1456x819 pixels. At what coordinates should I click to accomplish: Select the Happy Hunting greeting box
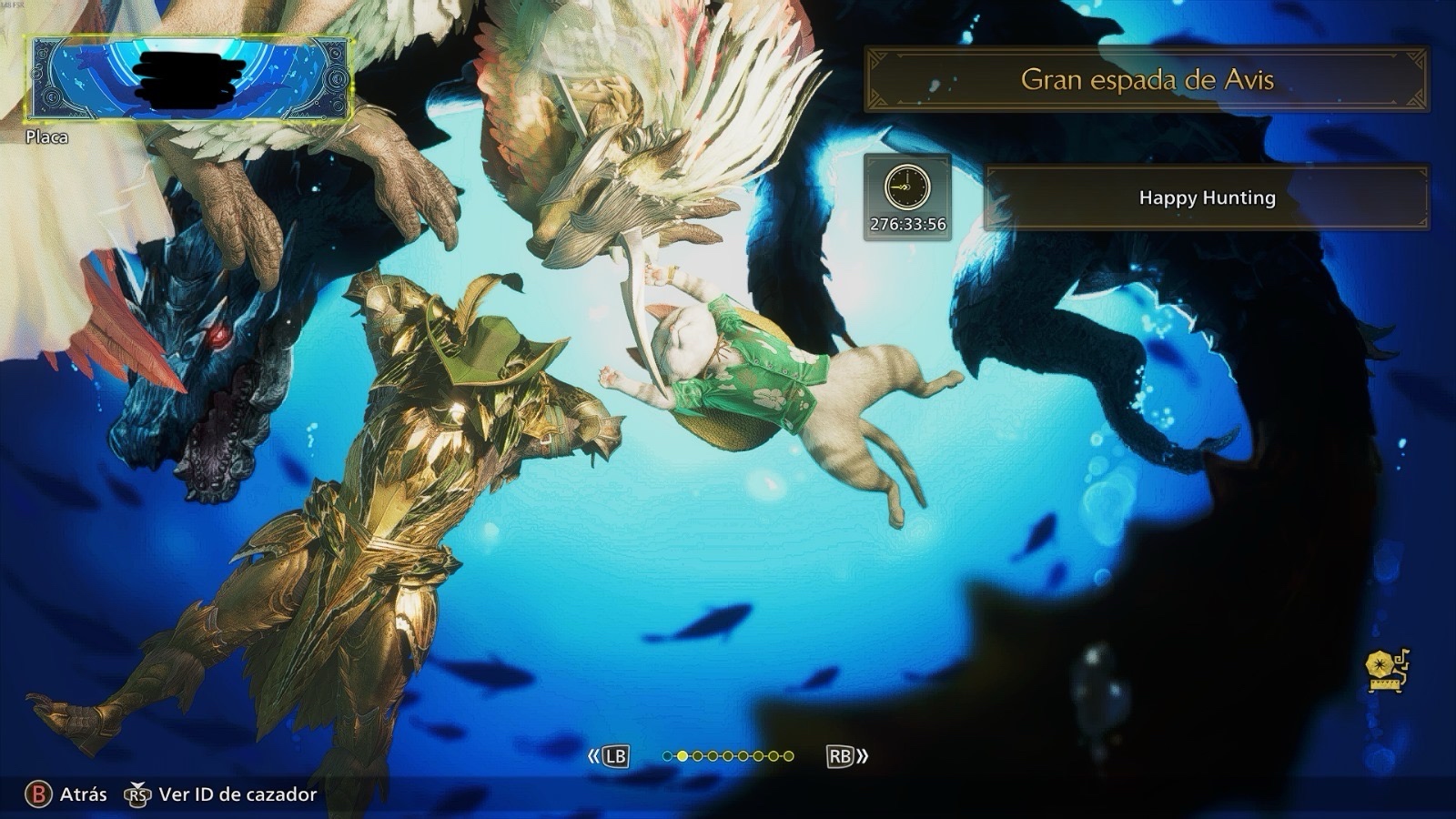coord(1207,197)
